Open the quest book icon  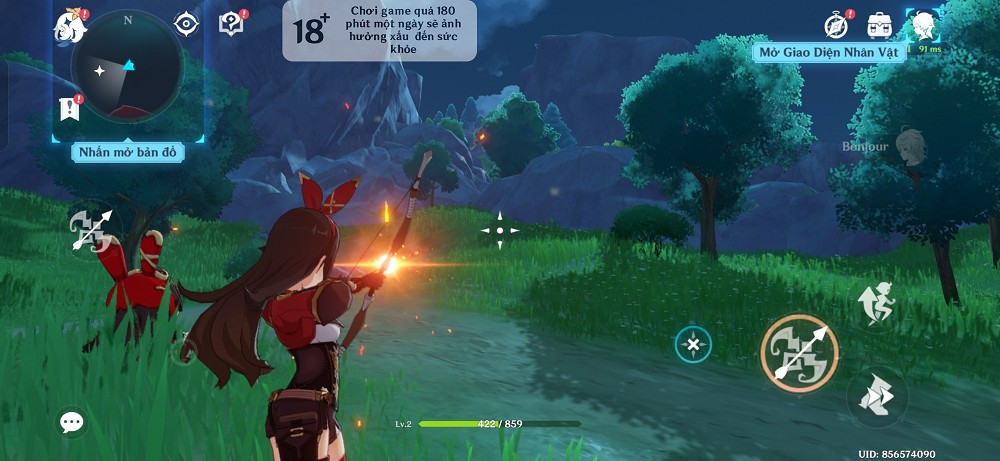pos(231,23)
